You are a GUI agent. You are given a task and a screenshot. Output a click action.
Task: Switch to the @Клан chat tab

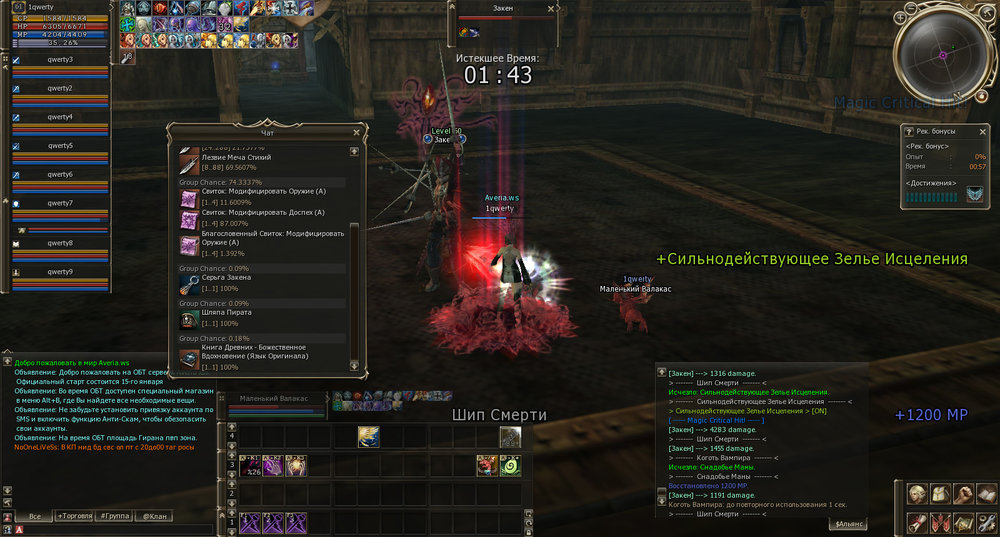[152, 516]
